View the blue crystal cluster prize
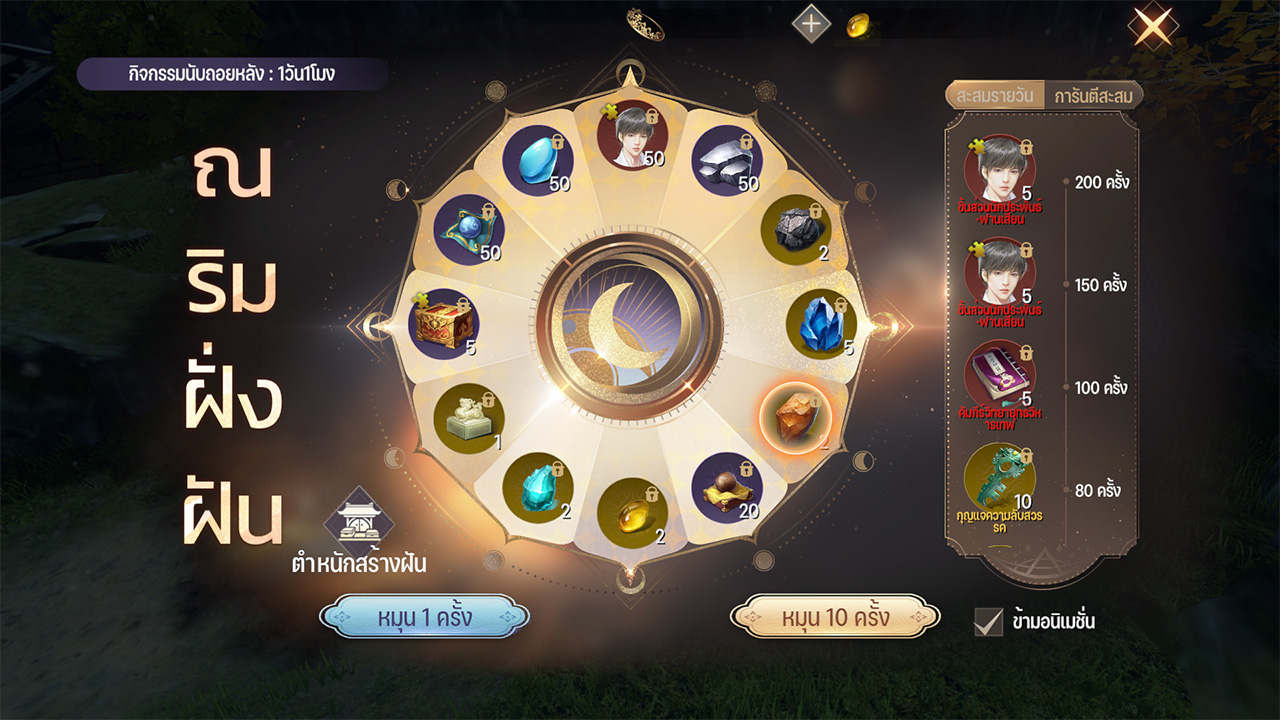 coord(821,324)
